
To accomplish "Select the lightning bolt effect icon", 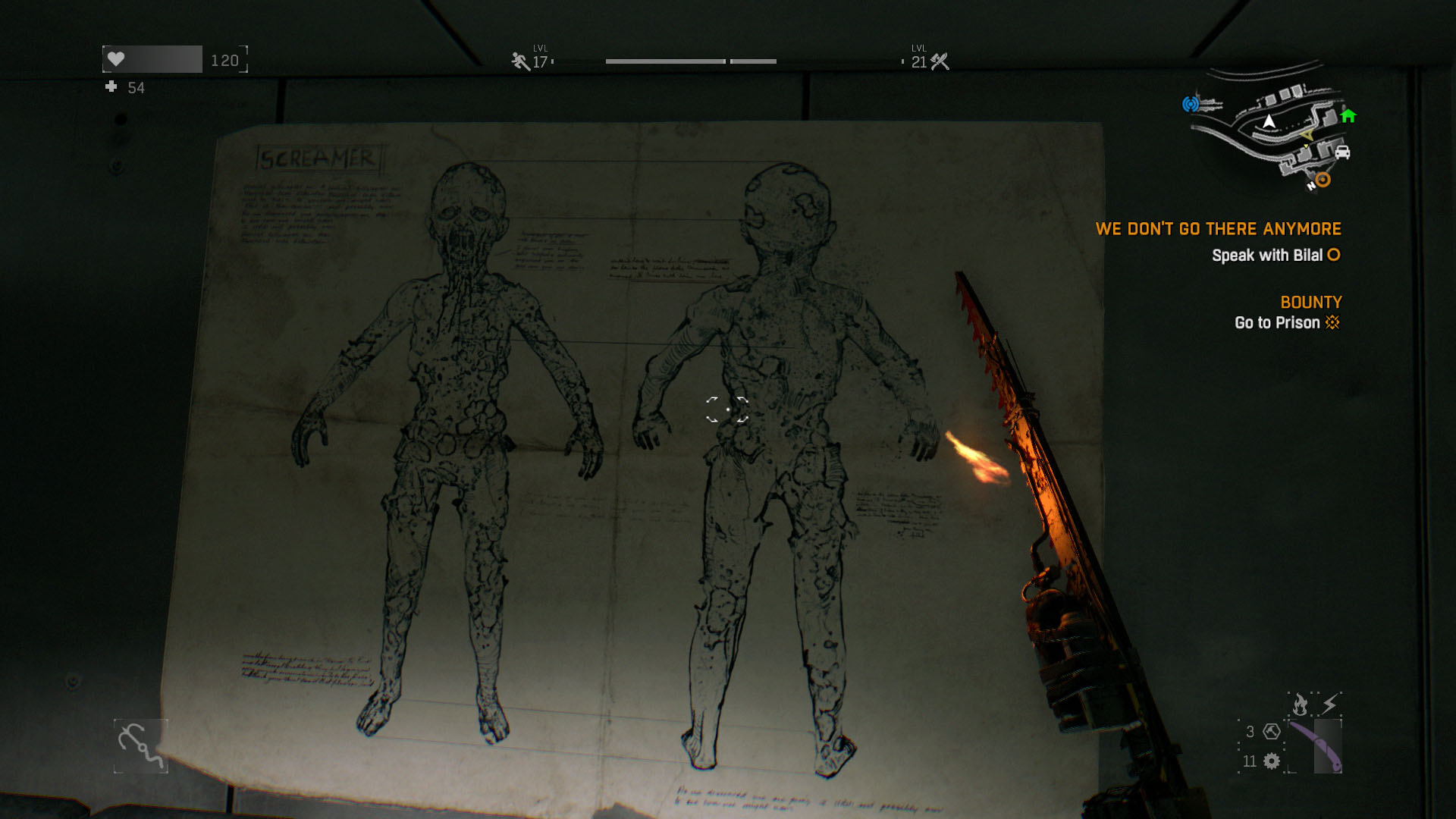I will 1329,704.
